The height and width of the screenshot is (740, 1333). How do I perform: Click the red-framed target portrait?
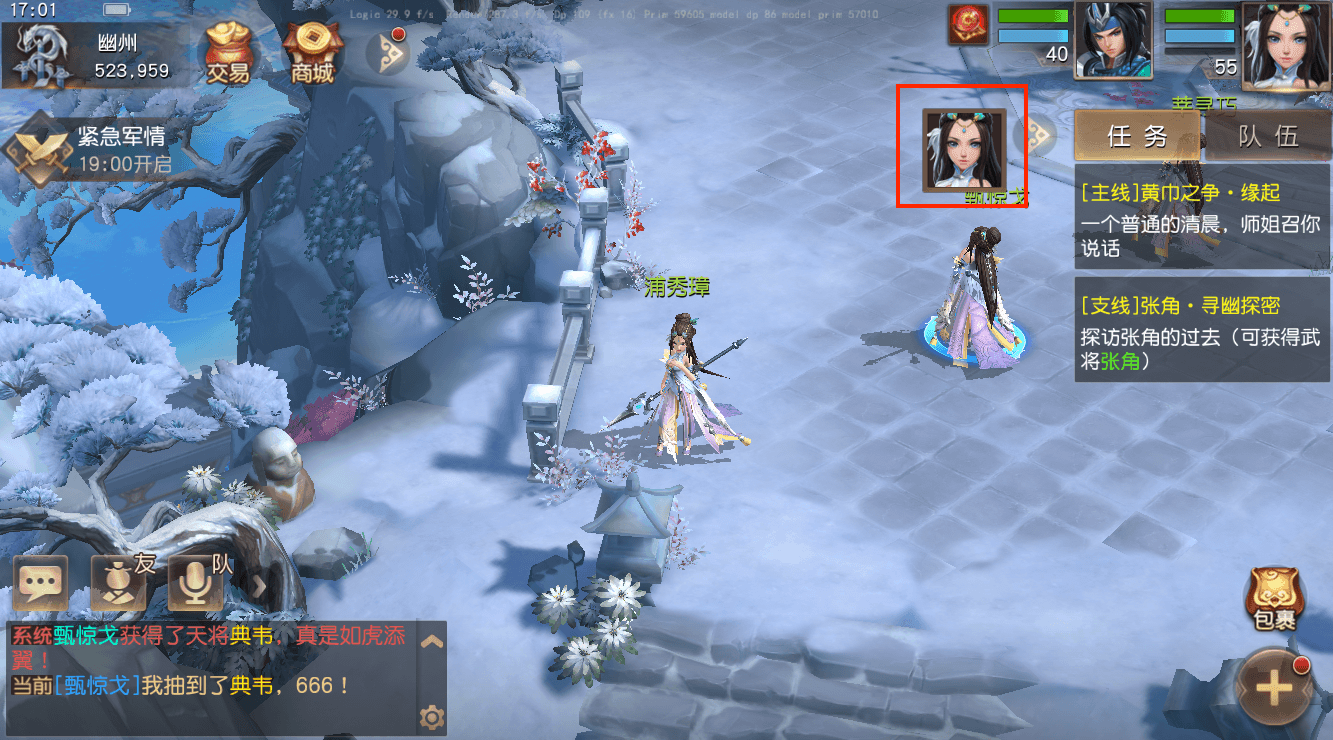pos(963,148)
